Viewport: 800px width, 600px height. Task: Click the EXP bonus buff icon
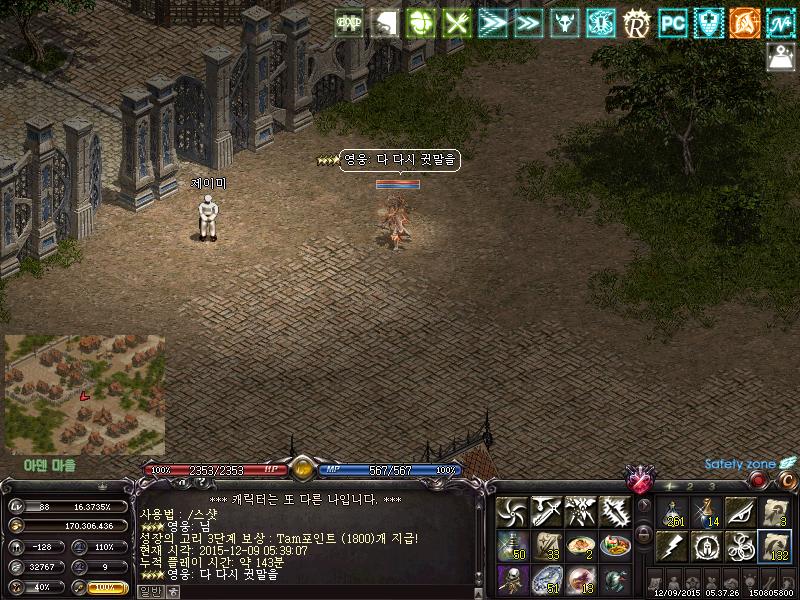coord(349,22)
